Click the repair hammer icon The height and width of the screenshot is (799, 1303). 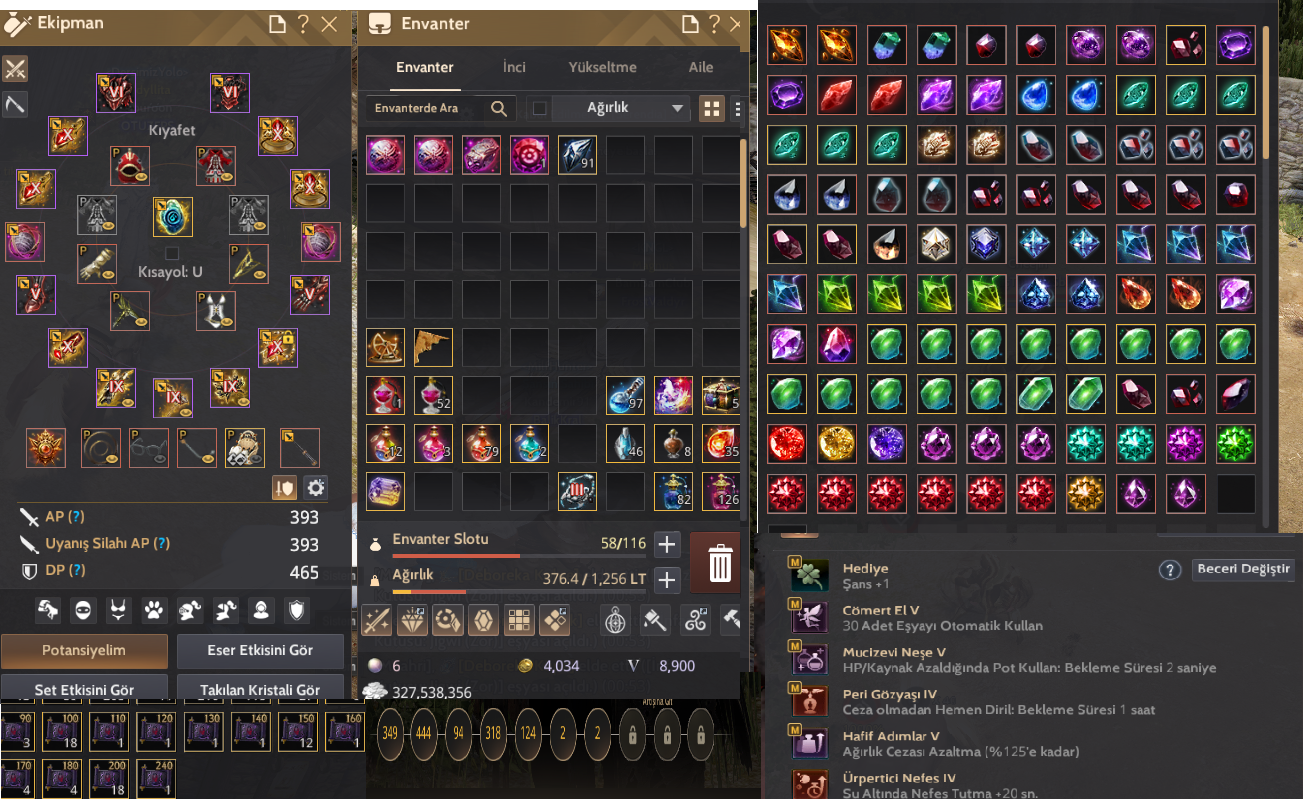pos(732,620)
